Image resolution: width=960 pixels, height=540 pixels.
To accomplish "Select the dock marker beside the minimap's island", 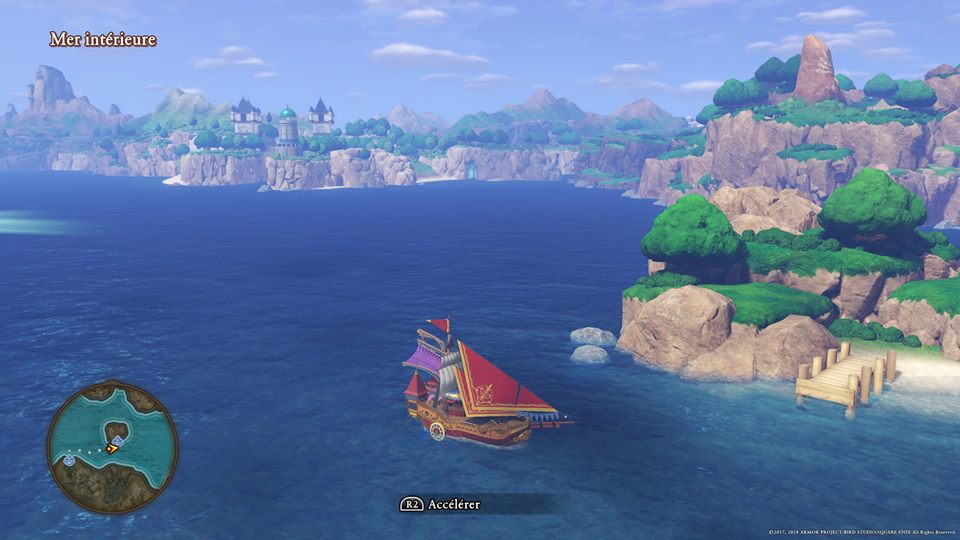I will coord(119,440).
